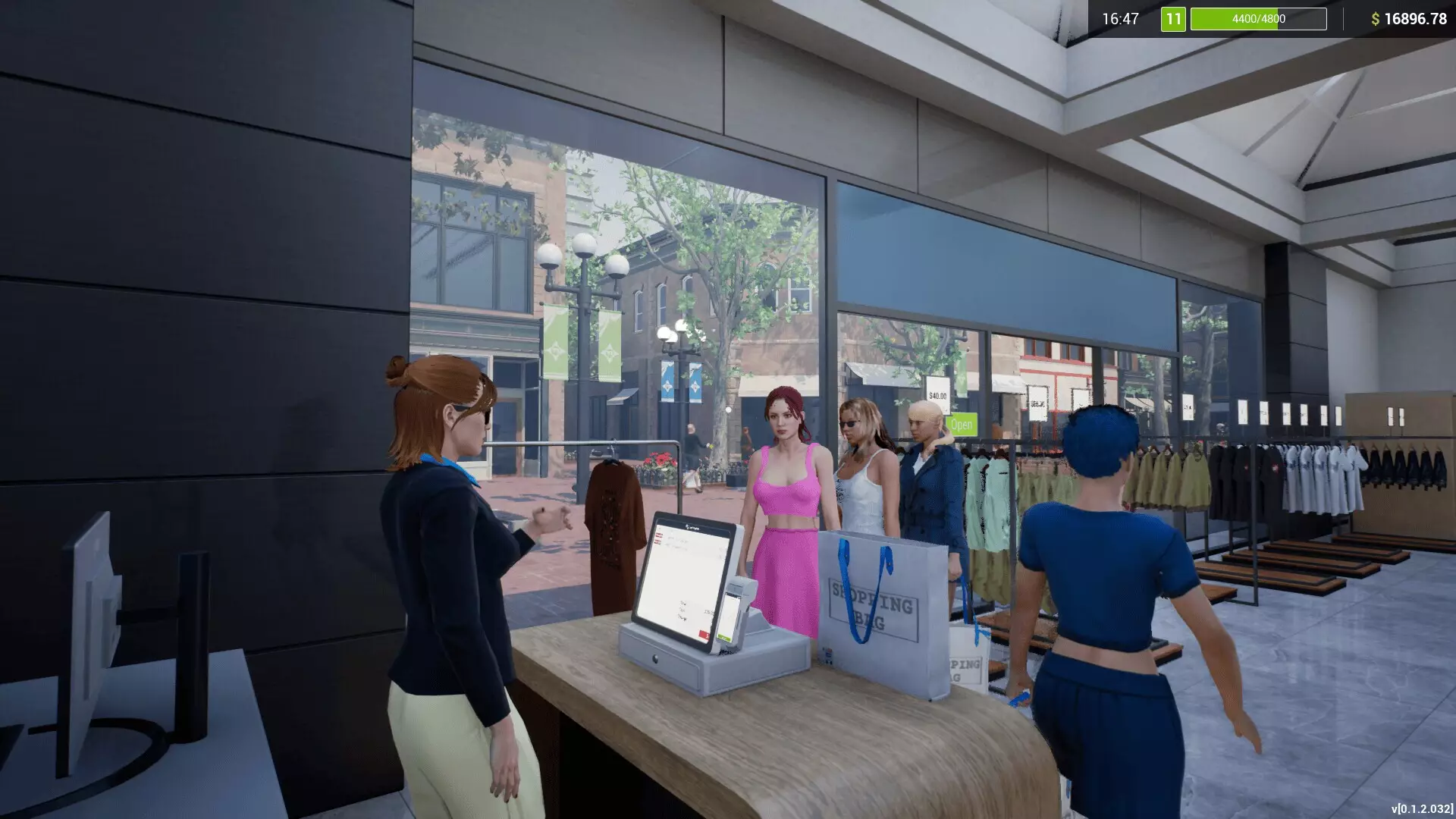Click the first red item line on the receipt
The image size is (1456, 819).
tap(658, 535)
